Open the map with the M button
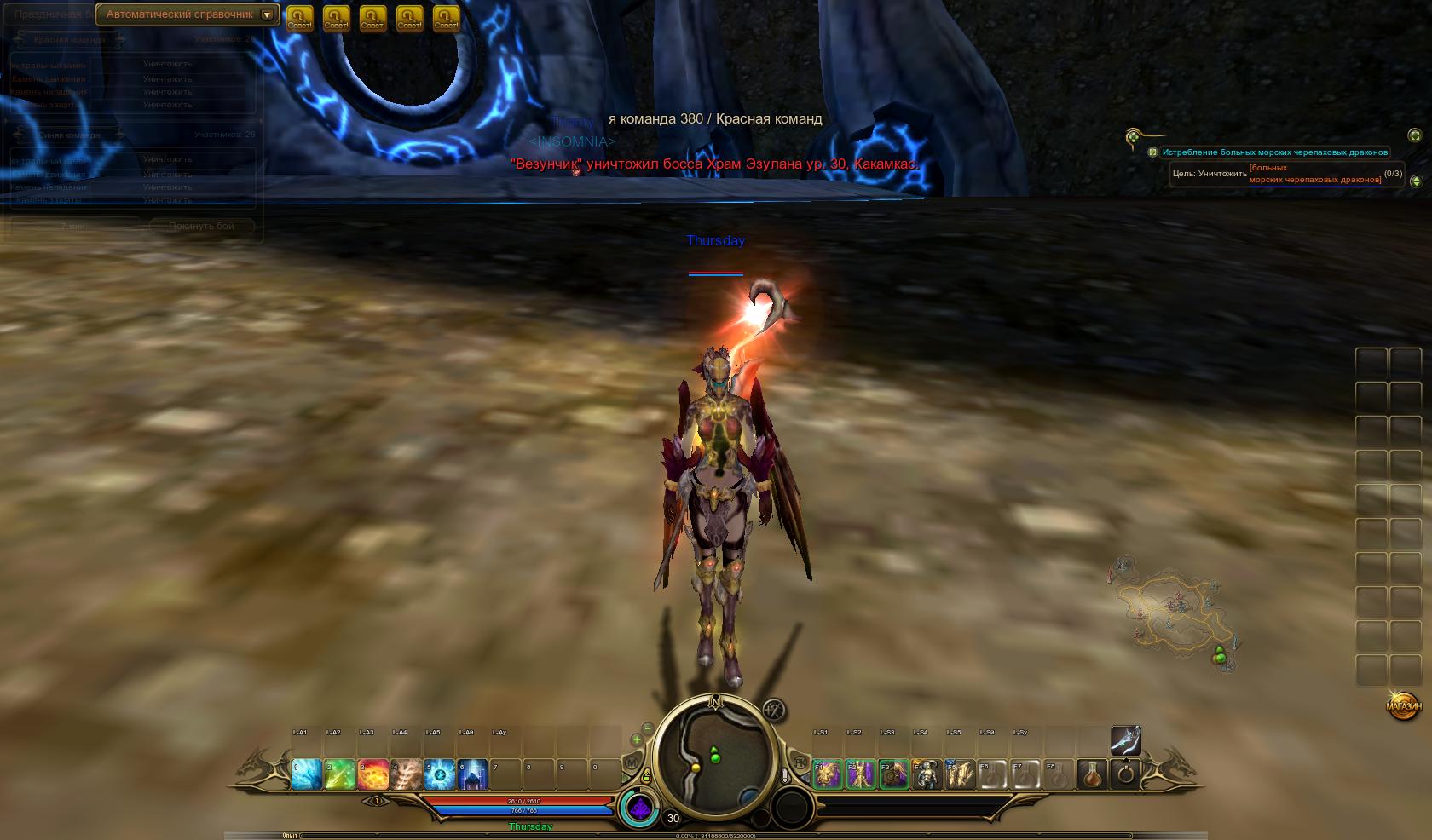The width and height of the screenshot is (1432, 840). (x=632, y=763)
